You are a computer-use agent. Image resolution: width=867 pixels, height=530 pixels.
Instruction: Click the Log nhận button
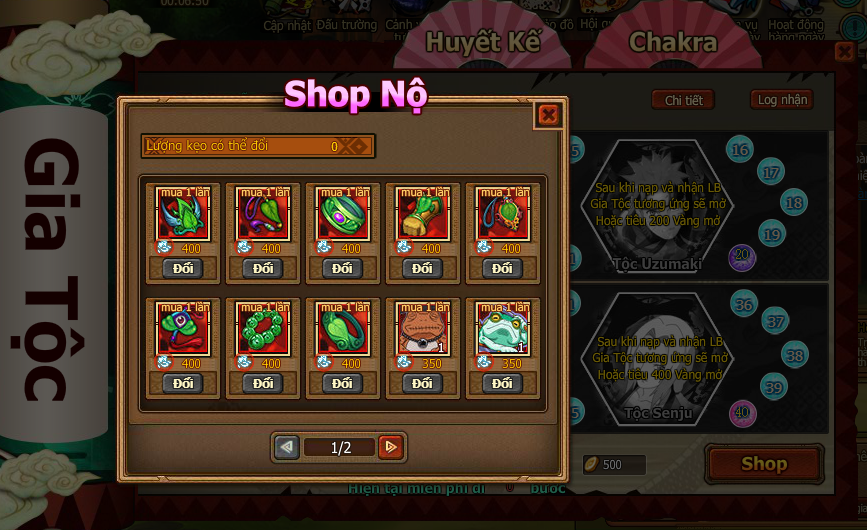pyautogui.click(x=781, y=100)
